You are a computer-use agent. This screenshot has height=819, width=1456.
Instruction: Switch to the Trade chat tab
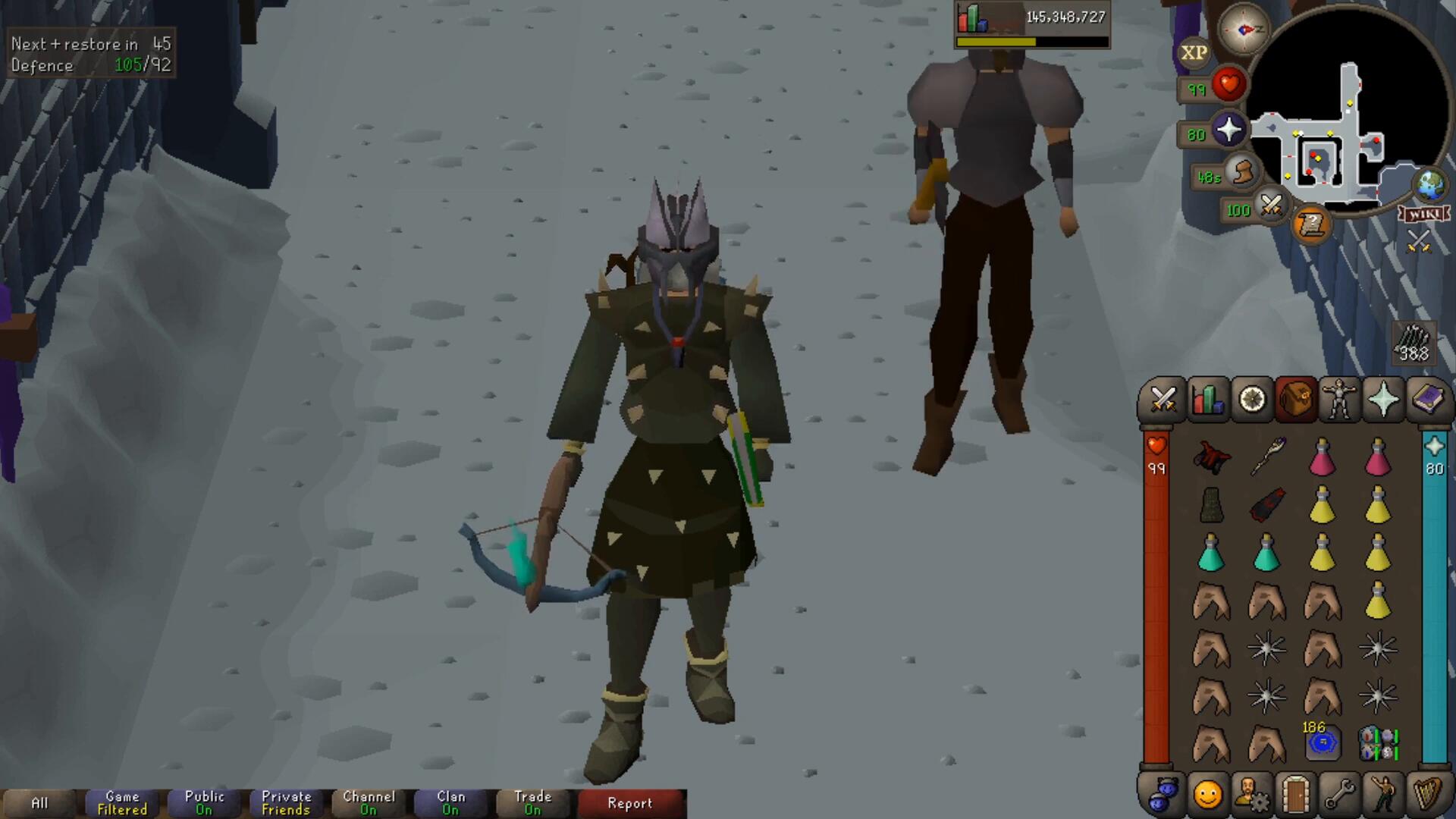[x=532, y=803]
